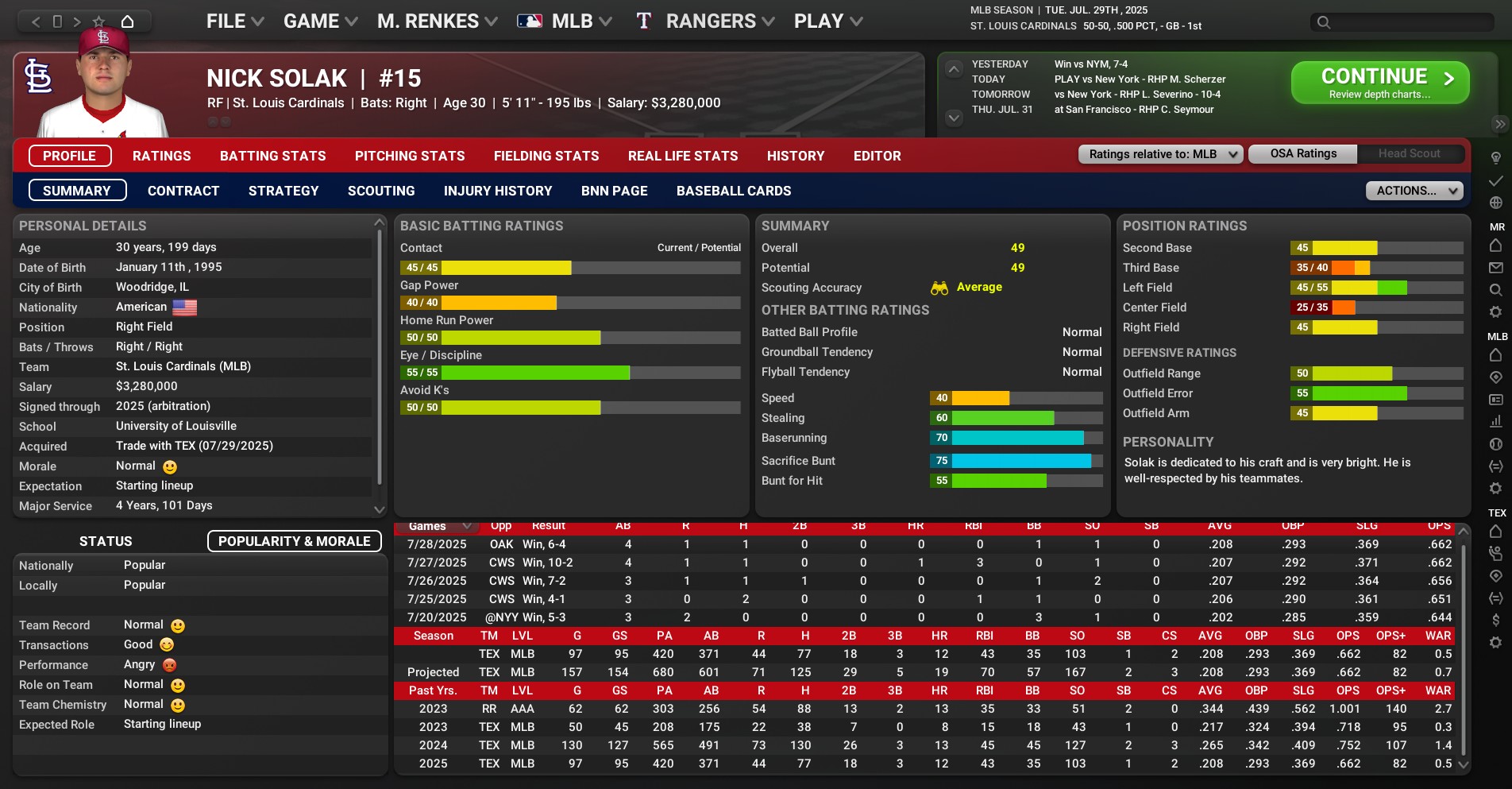This screenshot has width=1512, height=789.
Task: View the BASEBALL CARDS subtab
Action: (x=733, y=191)
